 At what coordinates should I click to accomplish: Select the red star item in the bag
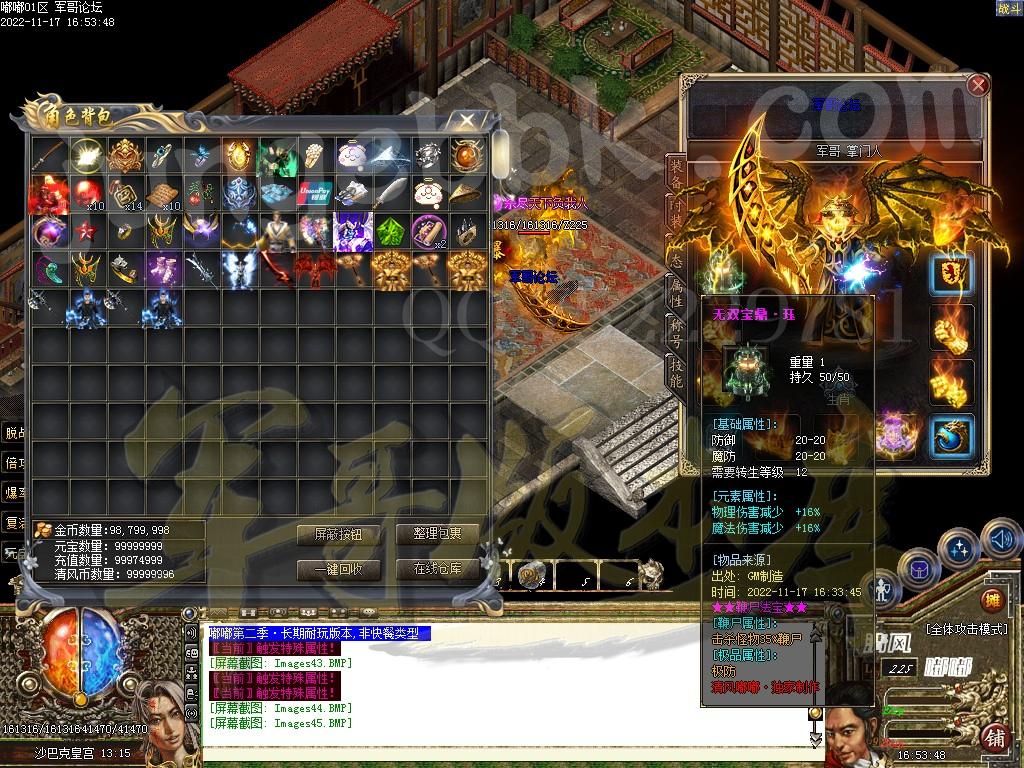pos(85,231)
